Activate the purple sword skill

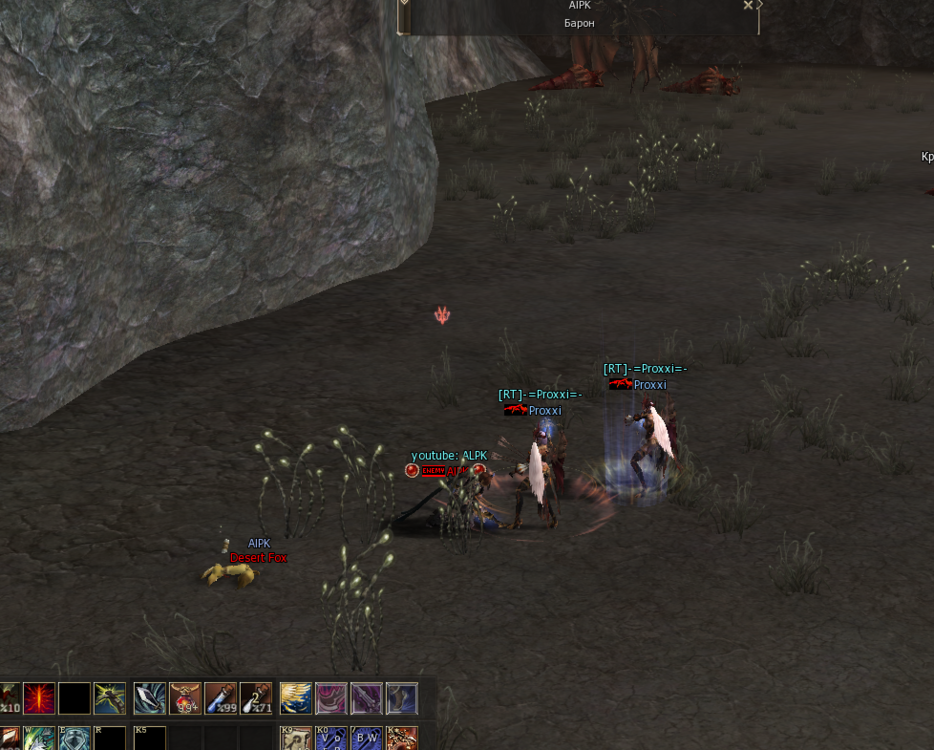point(366,697)
